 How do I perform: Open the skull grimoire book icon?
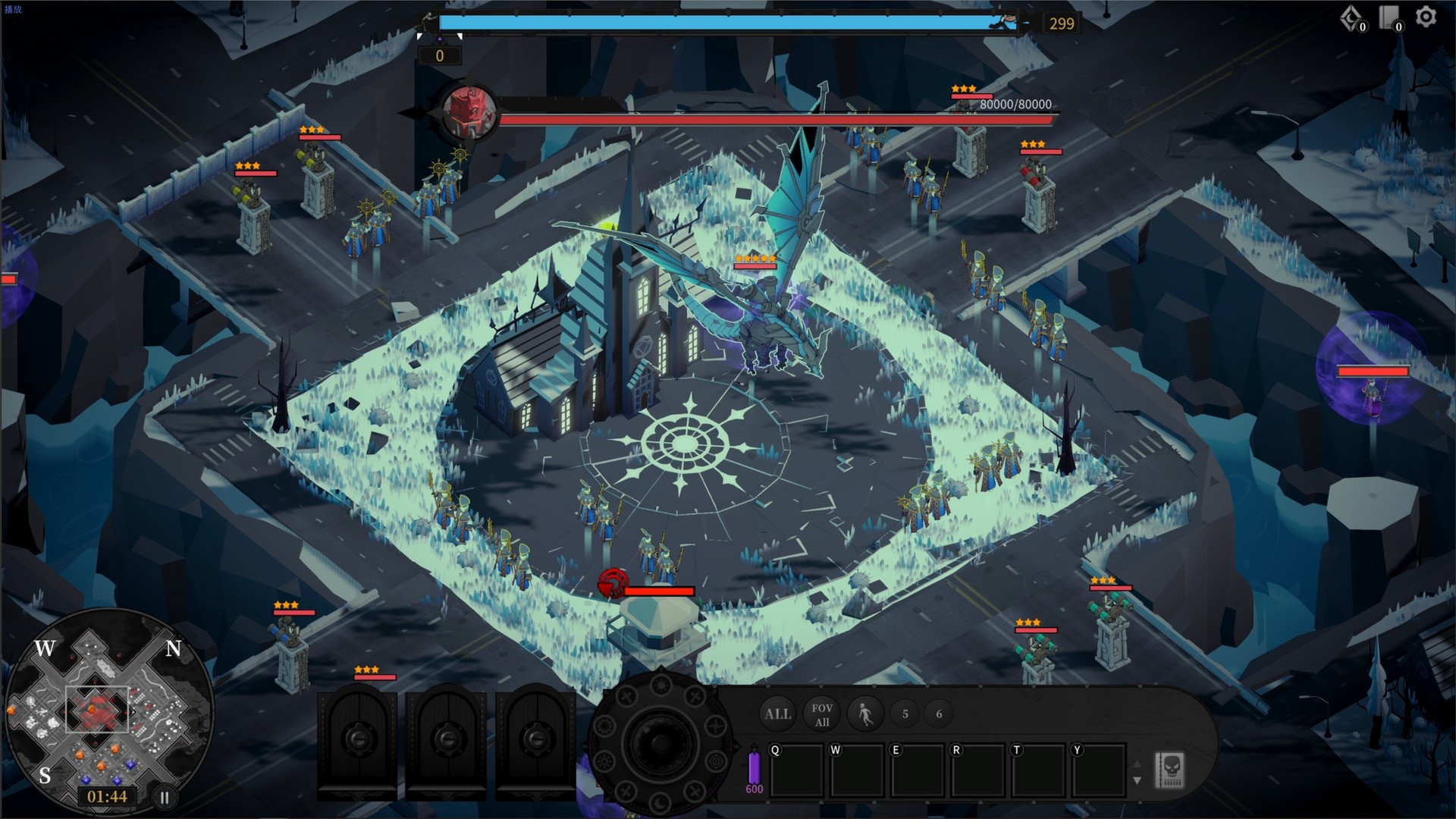[x=1170, y=770]
